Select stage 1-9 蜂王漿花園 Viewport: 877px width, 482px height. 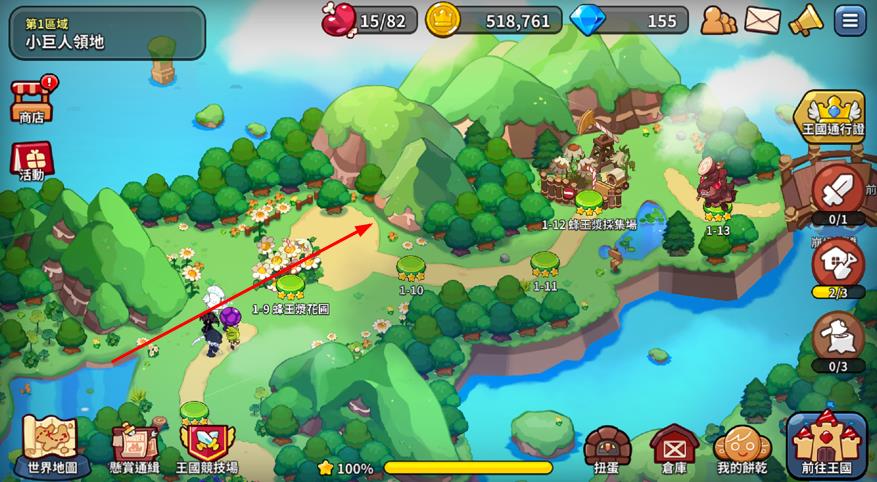[290, 287]
